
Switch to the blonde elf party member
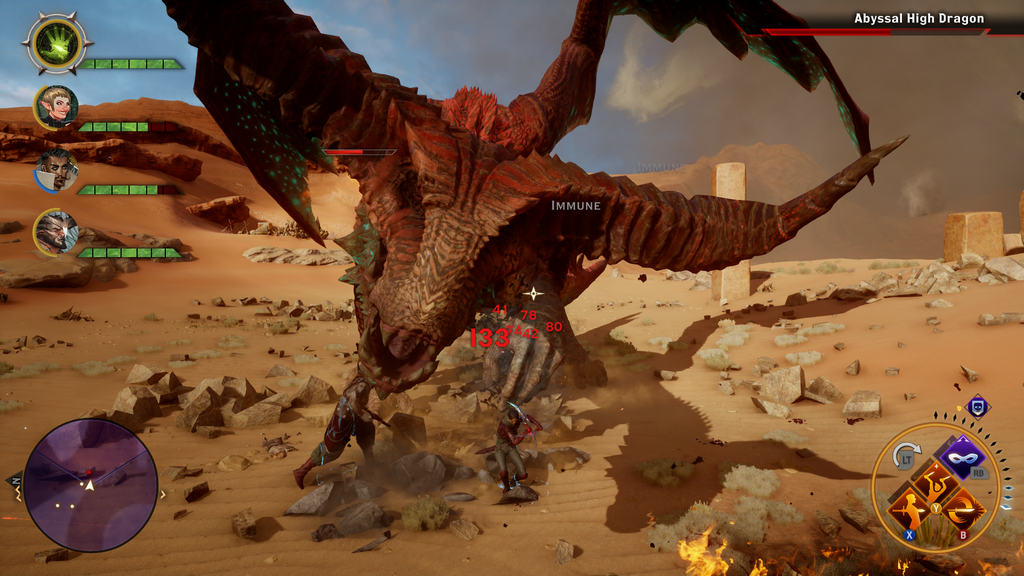pyautogui.click(x=56, y=107)
